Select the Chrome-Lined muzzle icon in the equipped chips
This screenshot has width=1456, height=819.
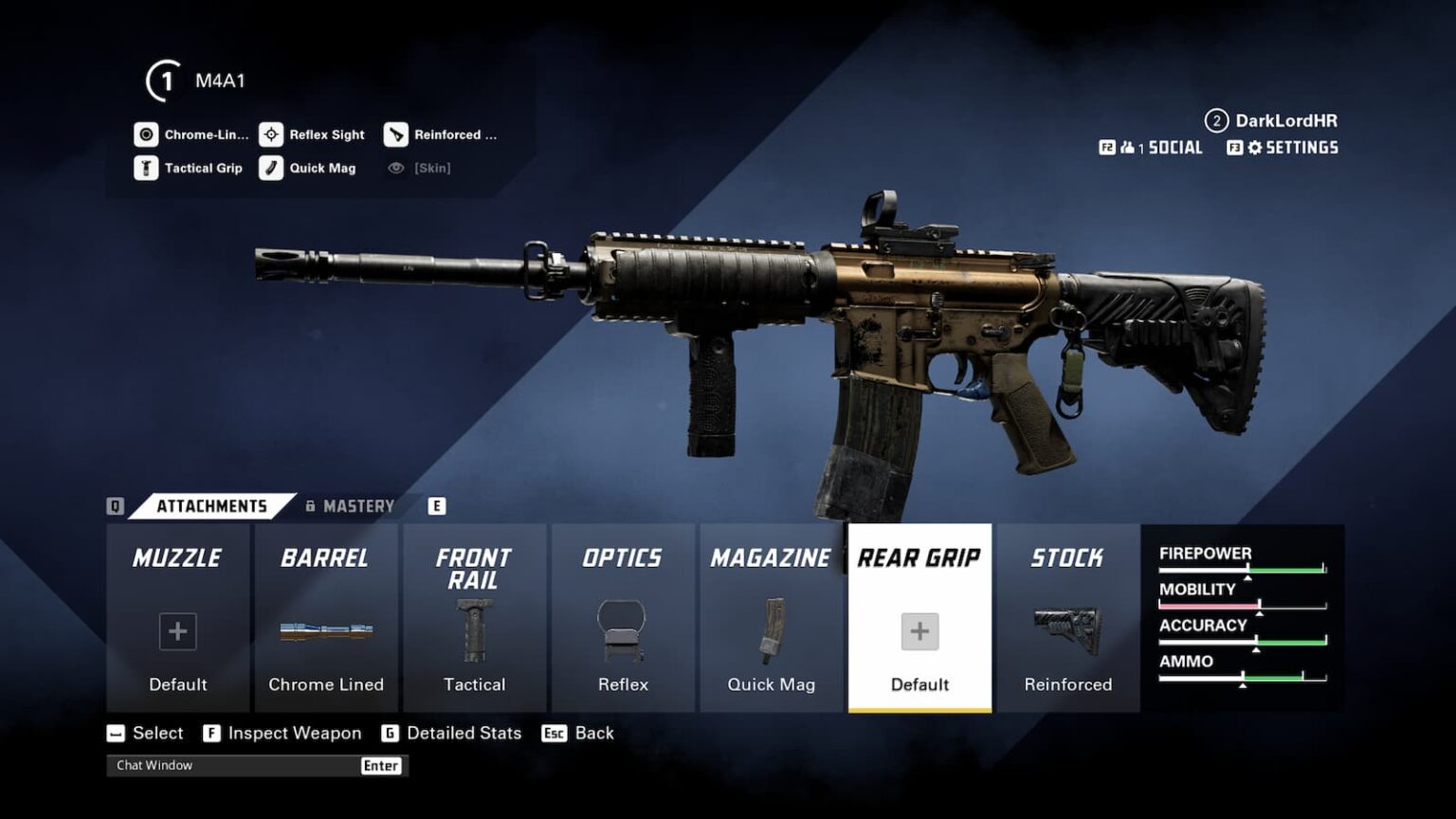click(146, 134)
